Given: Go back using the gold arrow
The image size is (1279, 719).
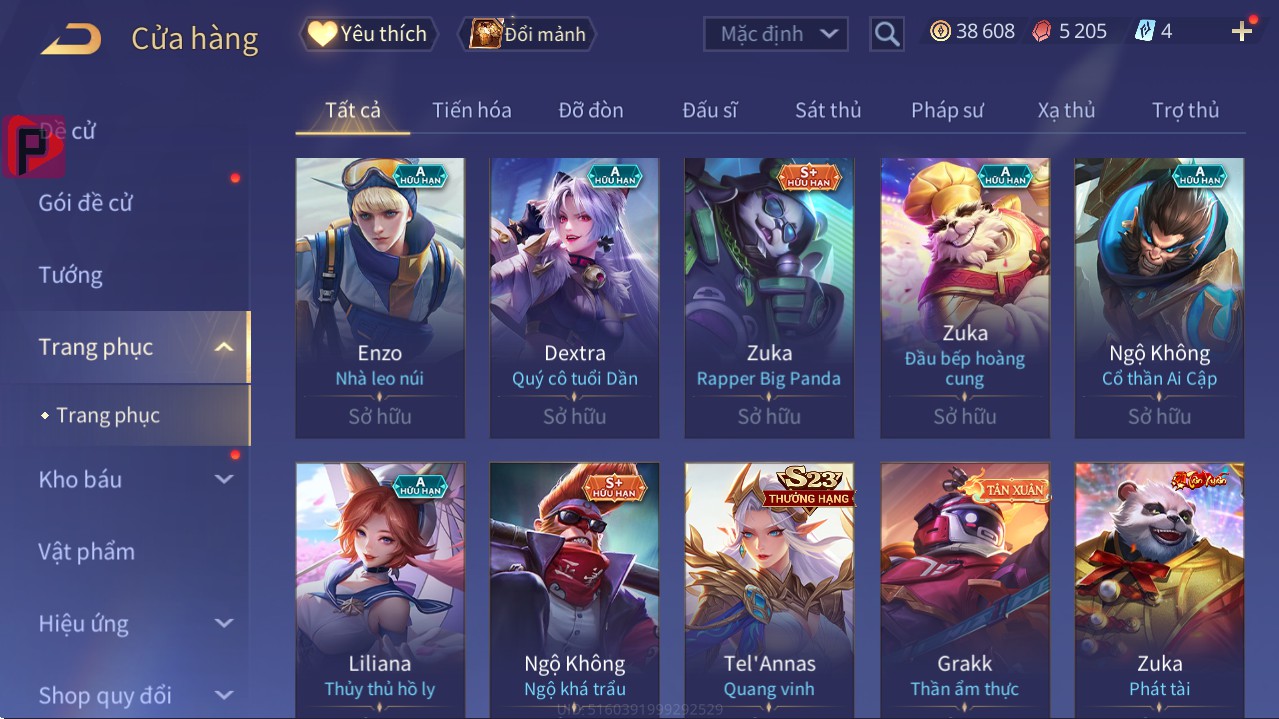Looking at the screenshot, I should tap(71, 39).
